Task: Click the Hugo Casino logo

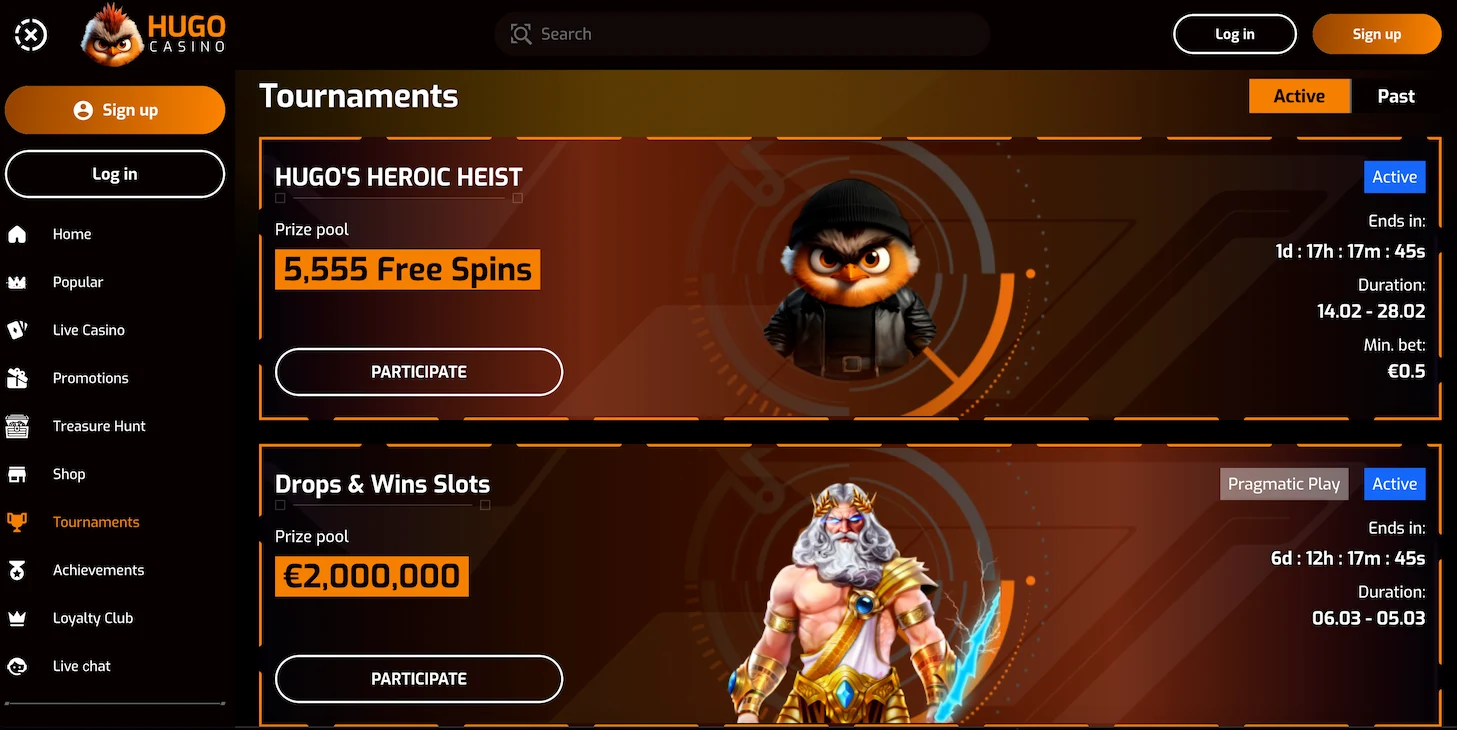Action: [x=152, y=33]
